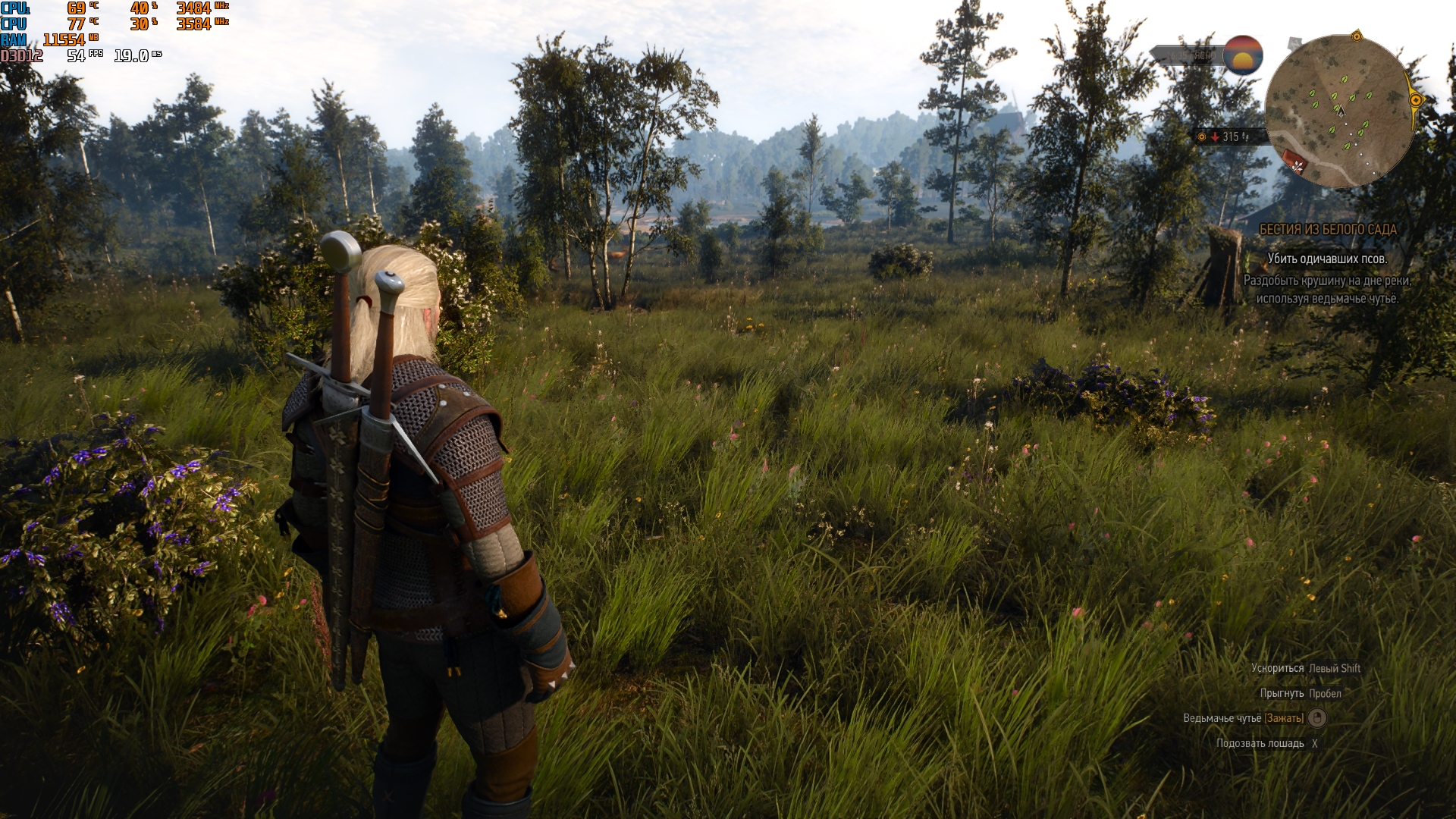Select the objective "Убить одичавших псов"
This screenshot has height=819, width=1456.
click(1327, 259)
